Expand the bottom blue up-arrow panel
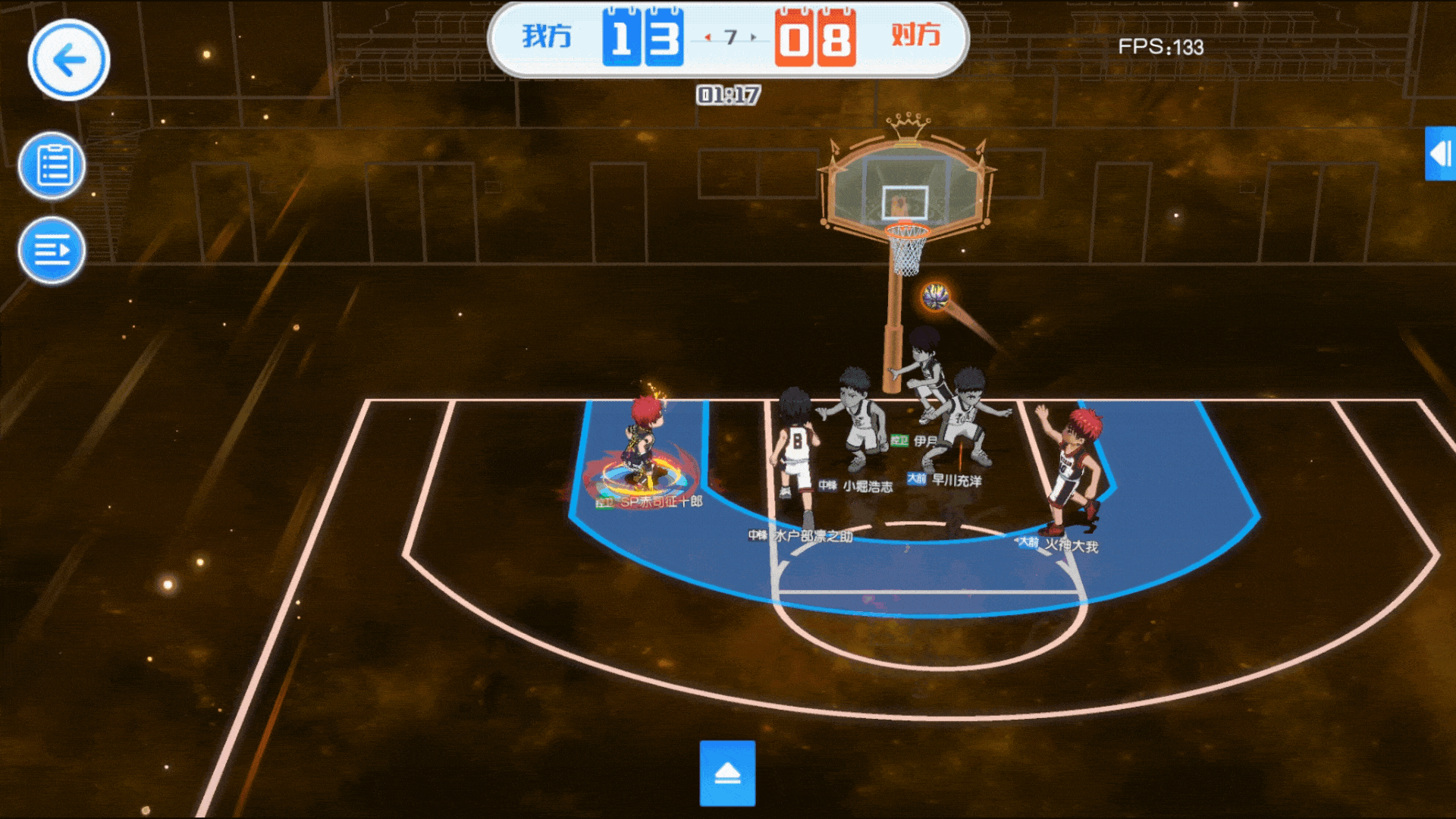 point(727,773)
